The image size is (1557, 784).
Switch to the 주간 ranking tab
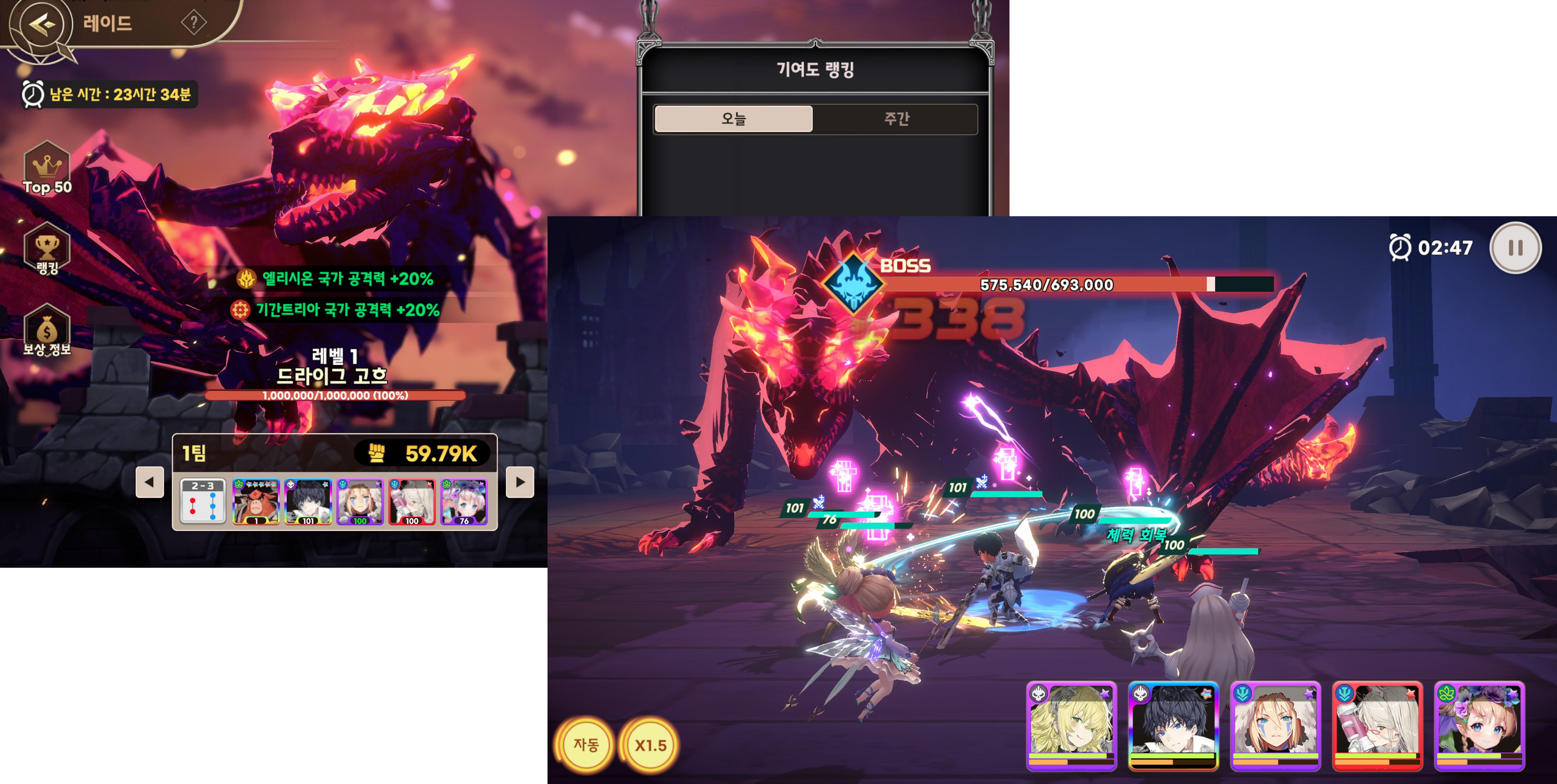click(x=896, y=118)
